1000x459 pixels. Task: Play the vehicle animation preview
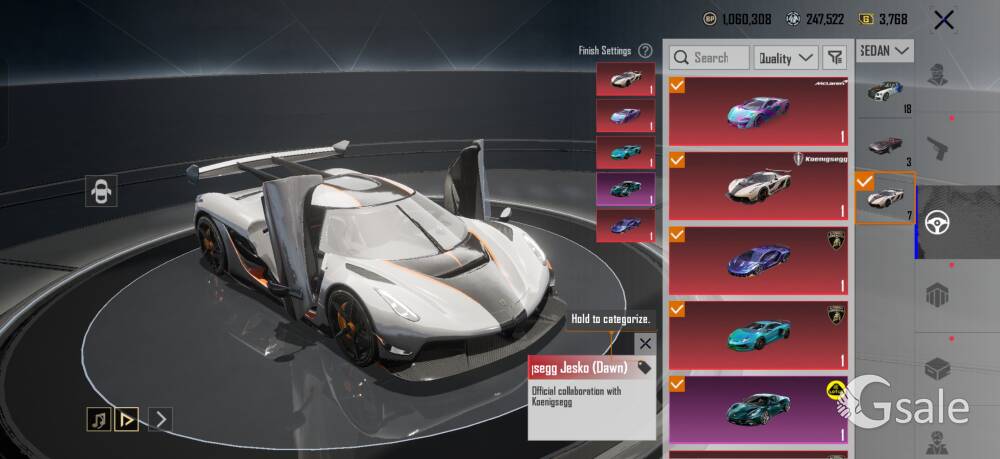click(x=127, y=419)
